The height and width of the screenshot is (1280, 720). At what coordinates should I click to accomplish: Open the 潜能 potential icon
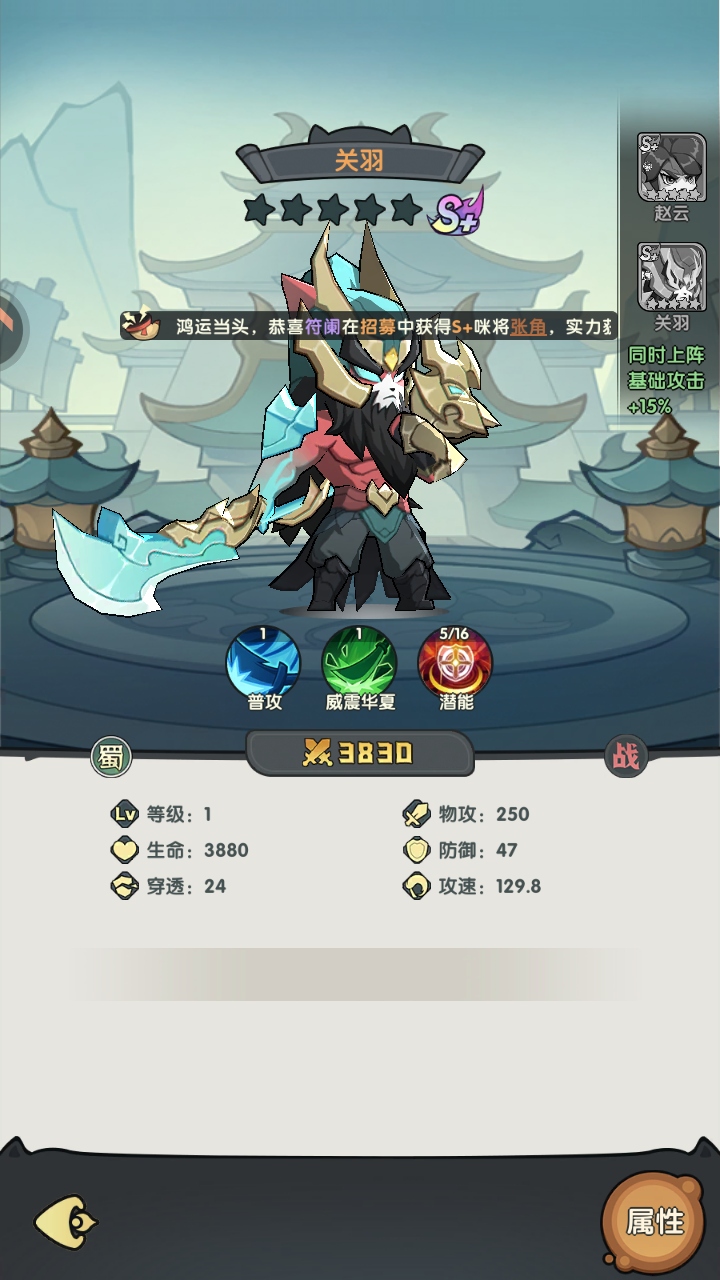click(x=456, y=662)
